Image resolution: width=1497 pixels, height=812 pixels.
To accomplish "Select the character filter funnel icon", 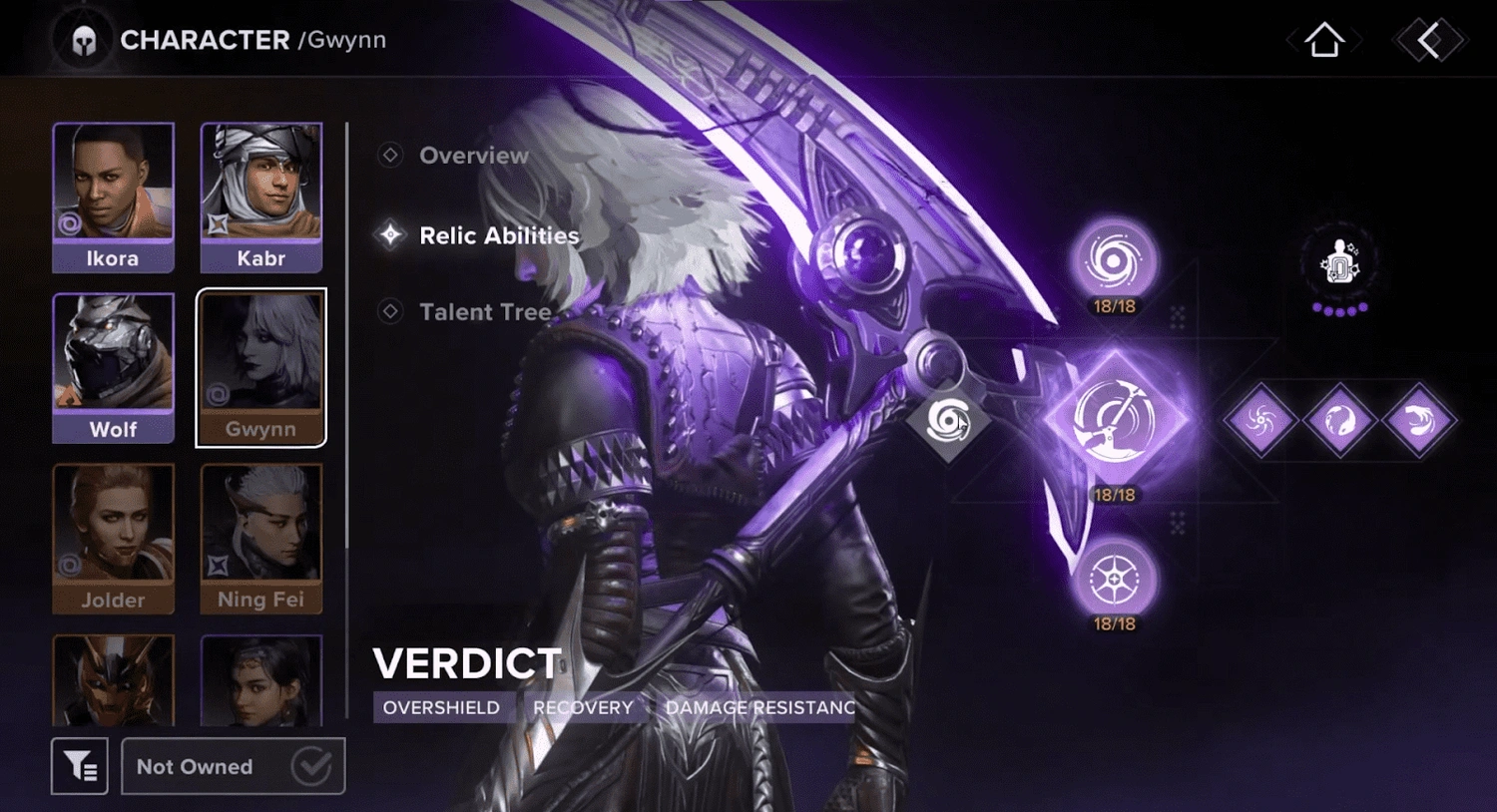I will (x=80, y=766).
